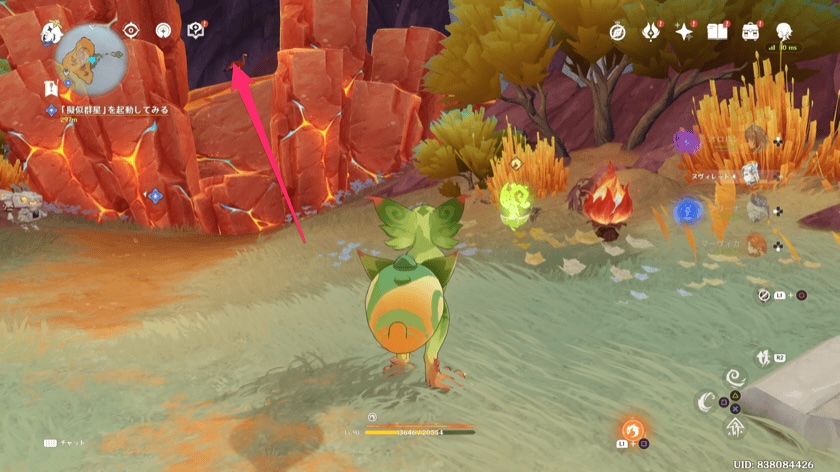The height and width of the screenshot is (472, 840).
Task: Open the icon between the compass and wish star
Action: [x=652, y=31]
